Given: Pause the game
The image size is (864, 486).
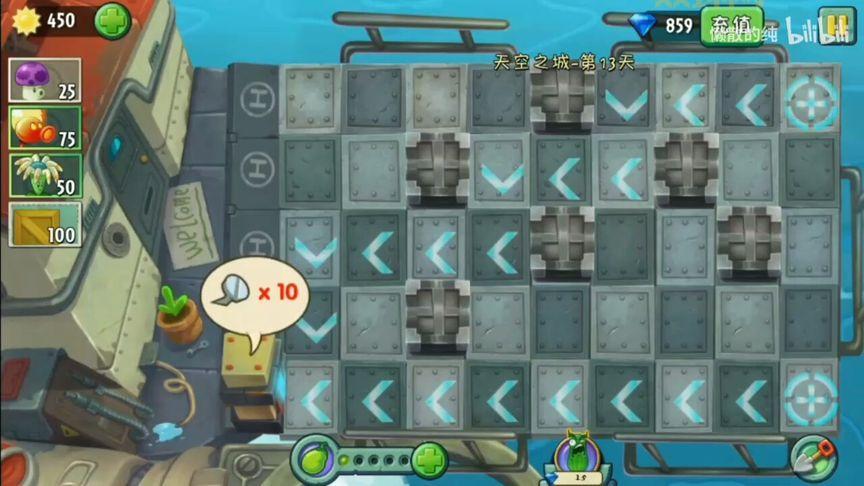Looking at the screenshot, I should coord(835,24).
